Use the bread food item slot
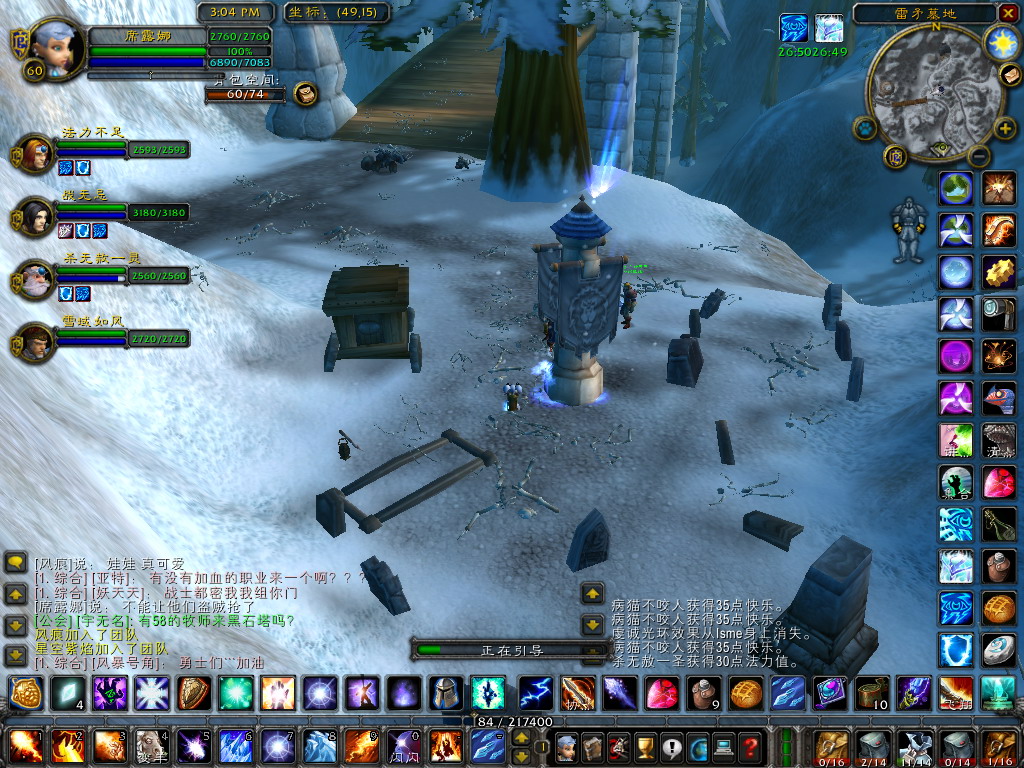The image size is (1024, 768). 744,692
